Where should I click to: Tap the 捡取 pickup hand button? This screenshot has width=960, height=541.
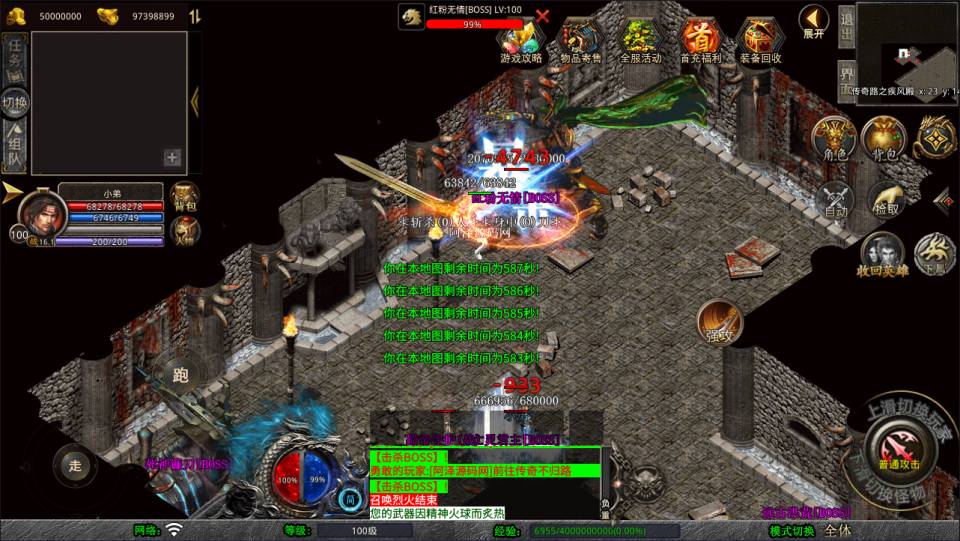(885, 199)
